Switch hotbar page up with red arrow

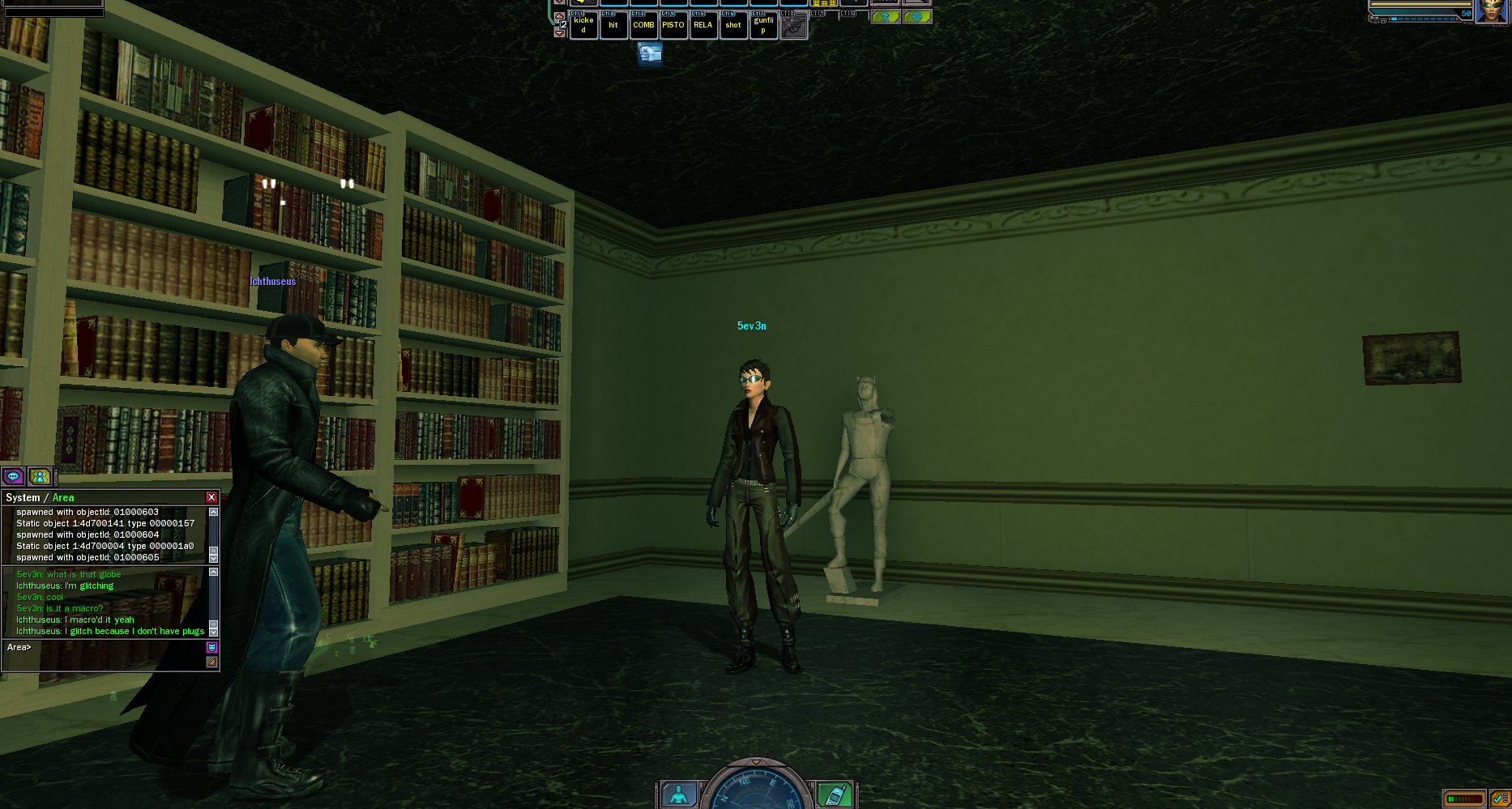pyautogui.click(x=559, y=16)
